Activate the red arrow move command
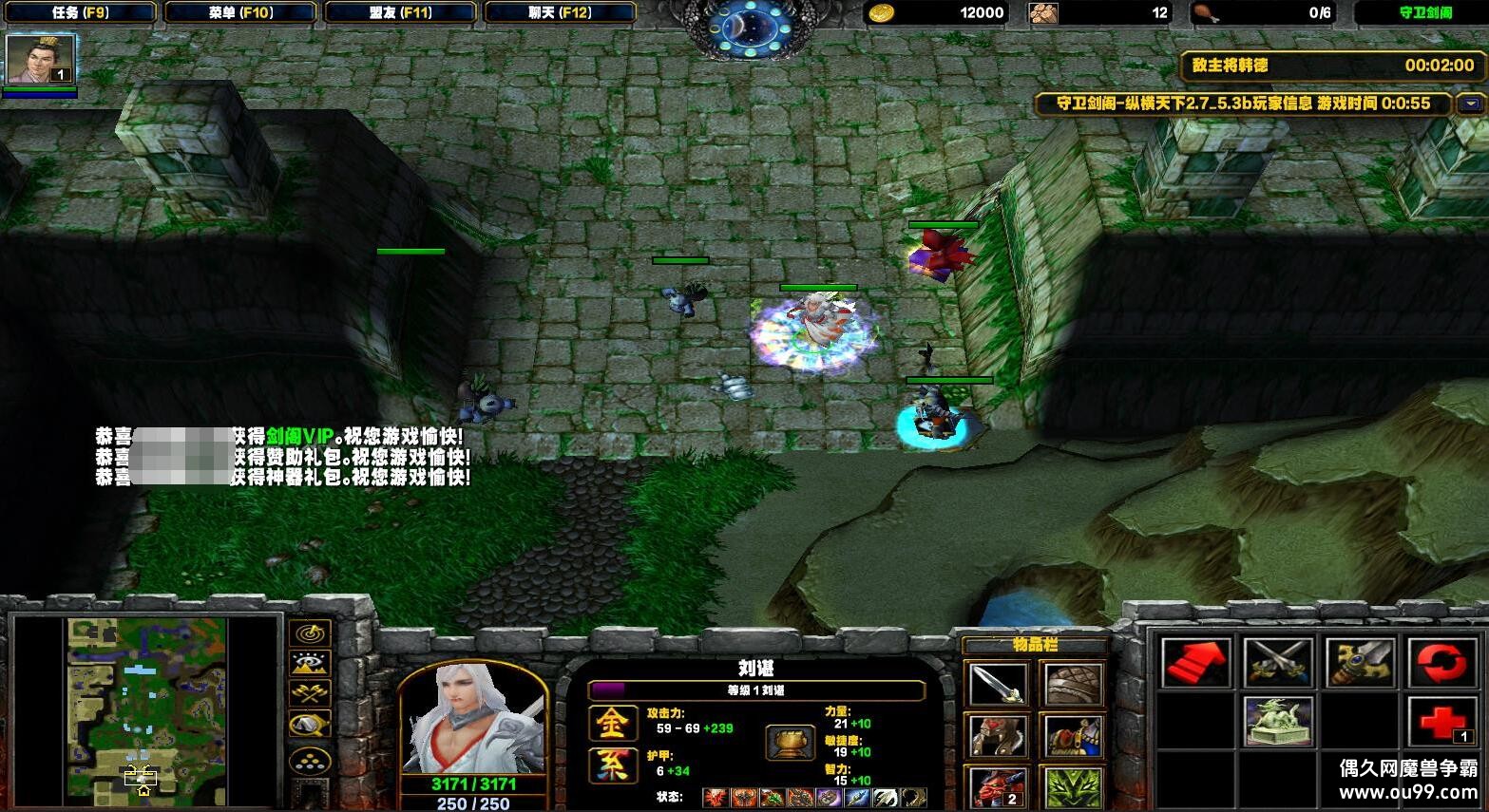This screenshot has height=812, width=1489. 1196,663
